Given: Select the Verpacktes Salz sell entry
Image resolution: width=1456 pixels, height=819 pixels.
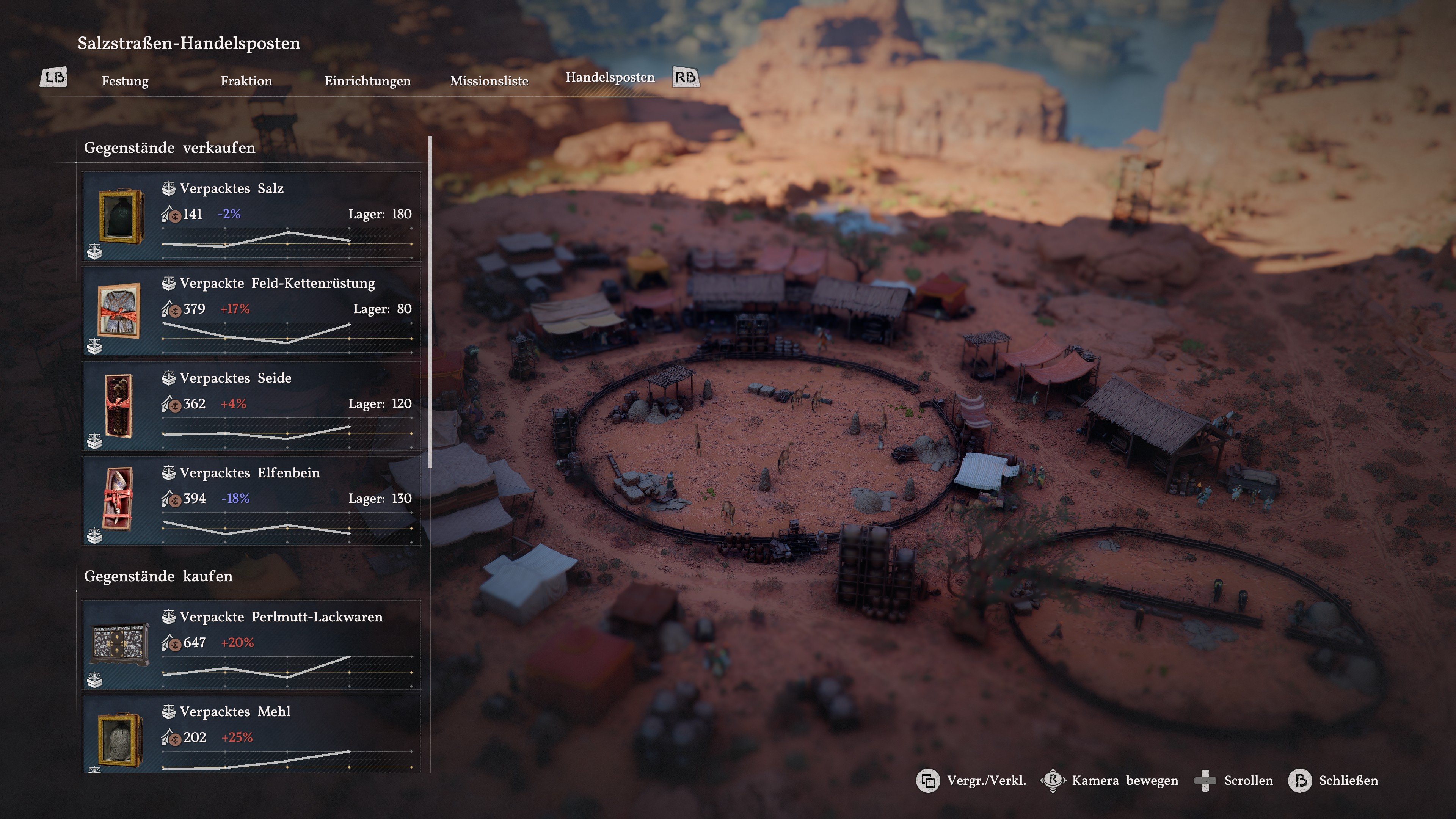Looking at the screenshot, I should (x=251, y=217).
